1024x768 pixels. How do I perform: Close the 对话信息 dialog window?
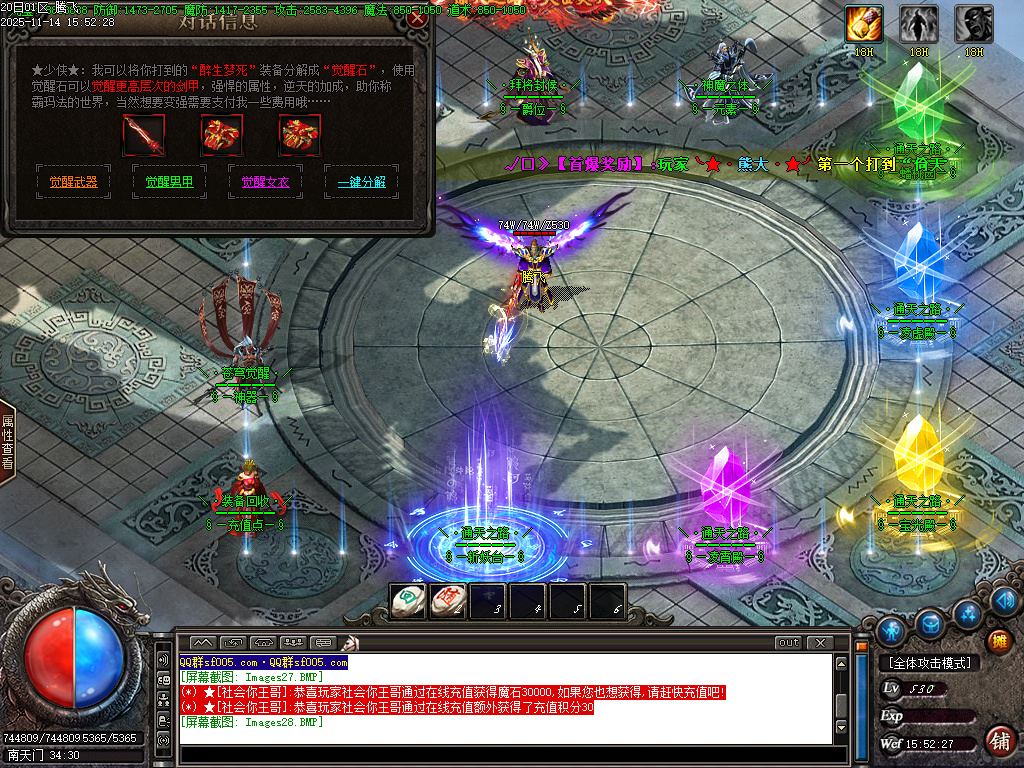coord(417,17)
